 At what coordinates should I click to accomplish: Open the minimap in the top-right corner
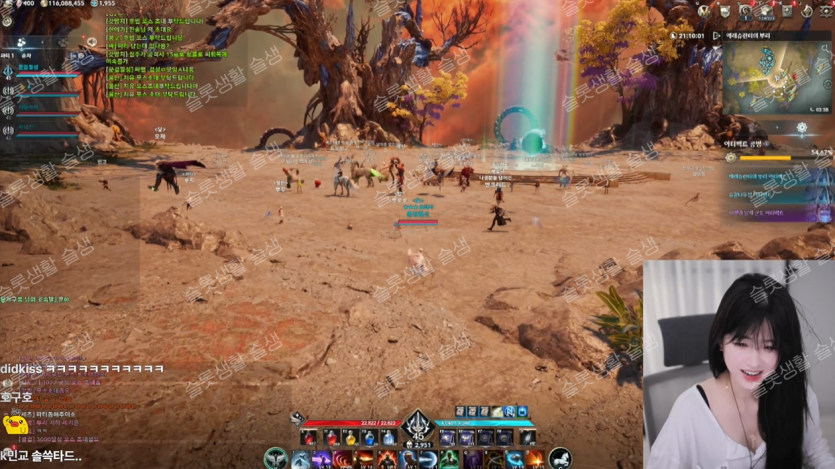(x=775, y=77)
